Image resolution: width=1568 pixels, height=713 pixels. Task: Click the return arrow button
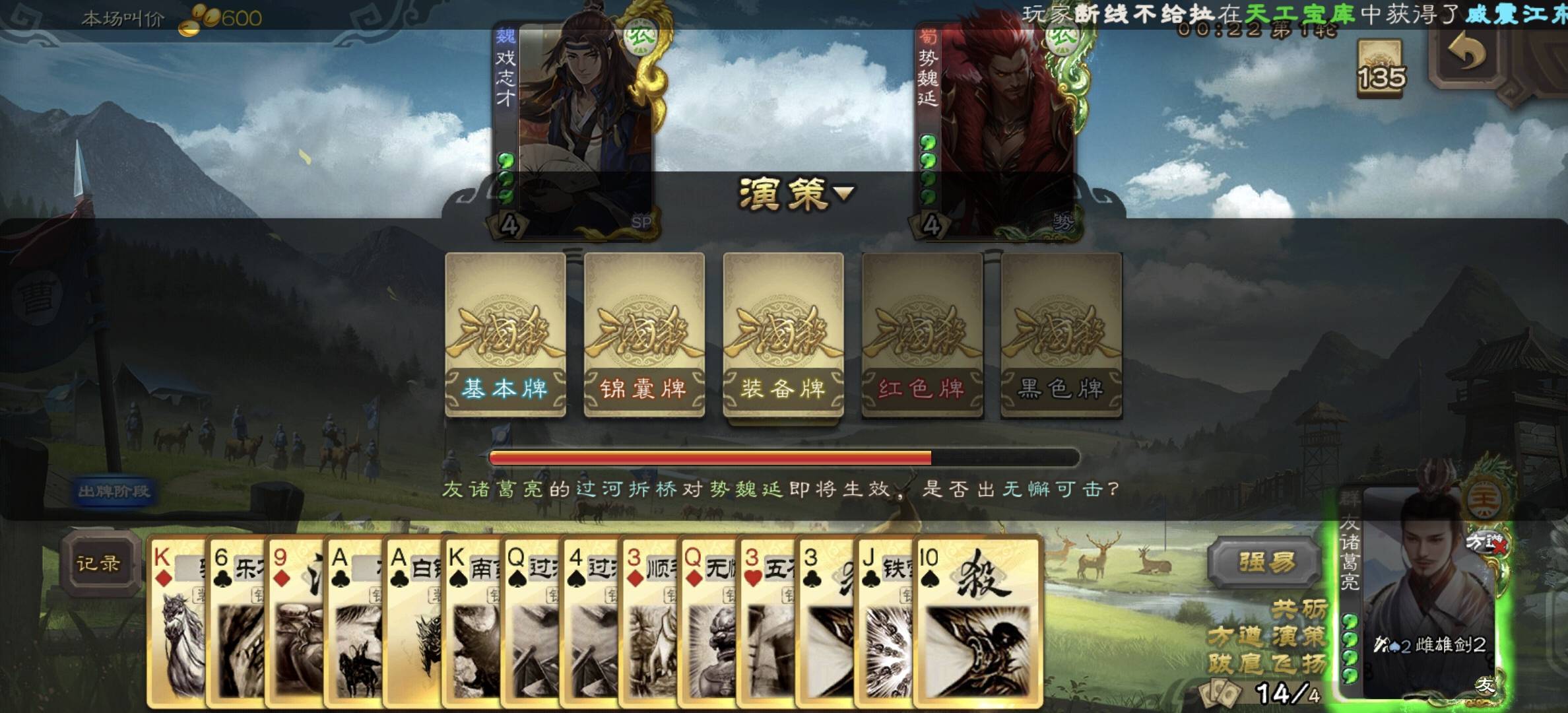pyautogui.click(x=1466, y=54)
